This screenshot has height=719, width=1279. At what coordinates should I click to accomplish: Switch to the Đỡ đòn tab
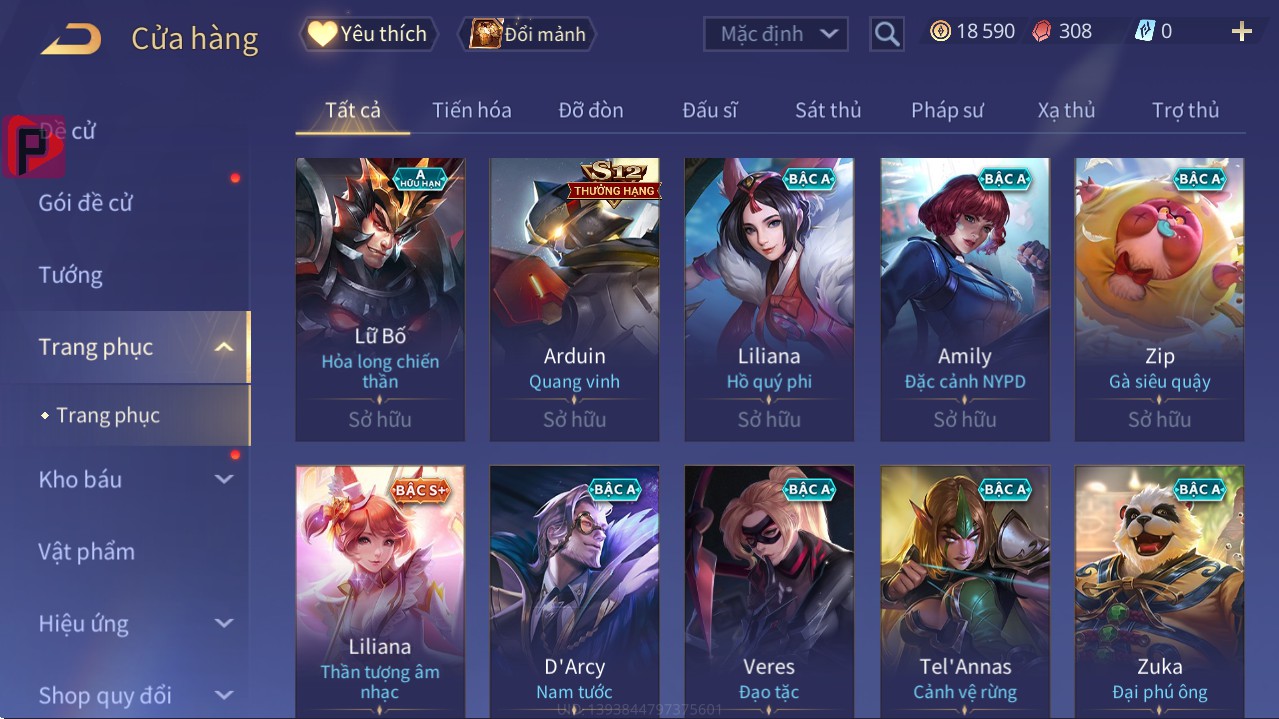(x=590, y=110)
